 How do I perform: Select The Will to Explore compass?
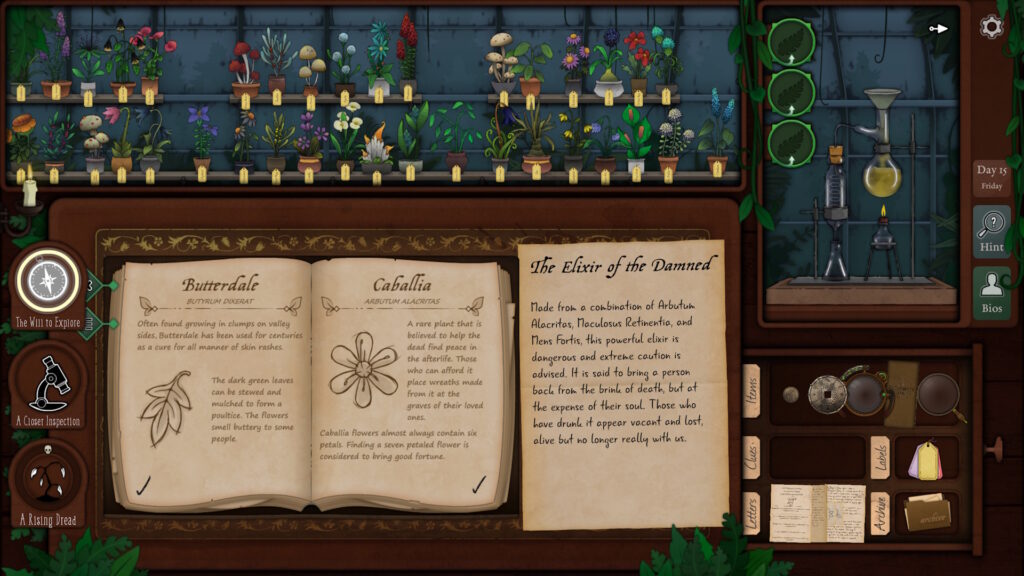click(x=47, y=281)
